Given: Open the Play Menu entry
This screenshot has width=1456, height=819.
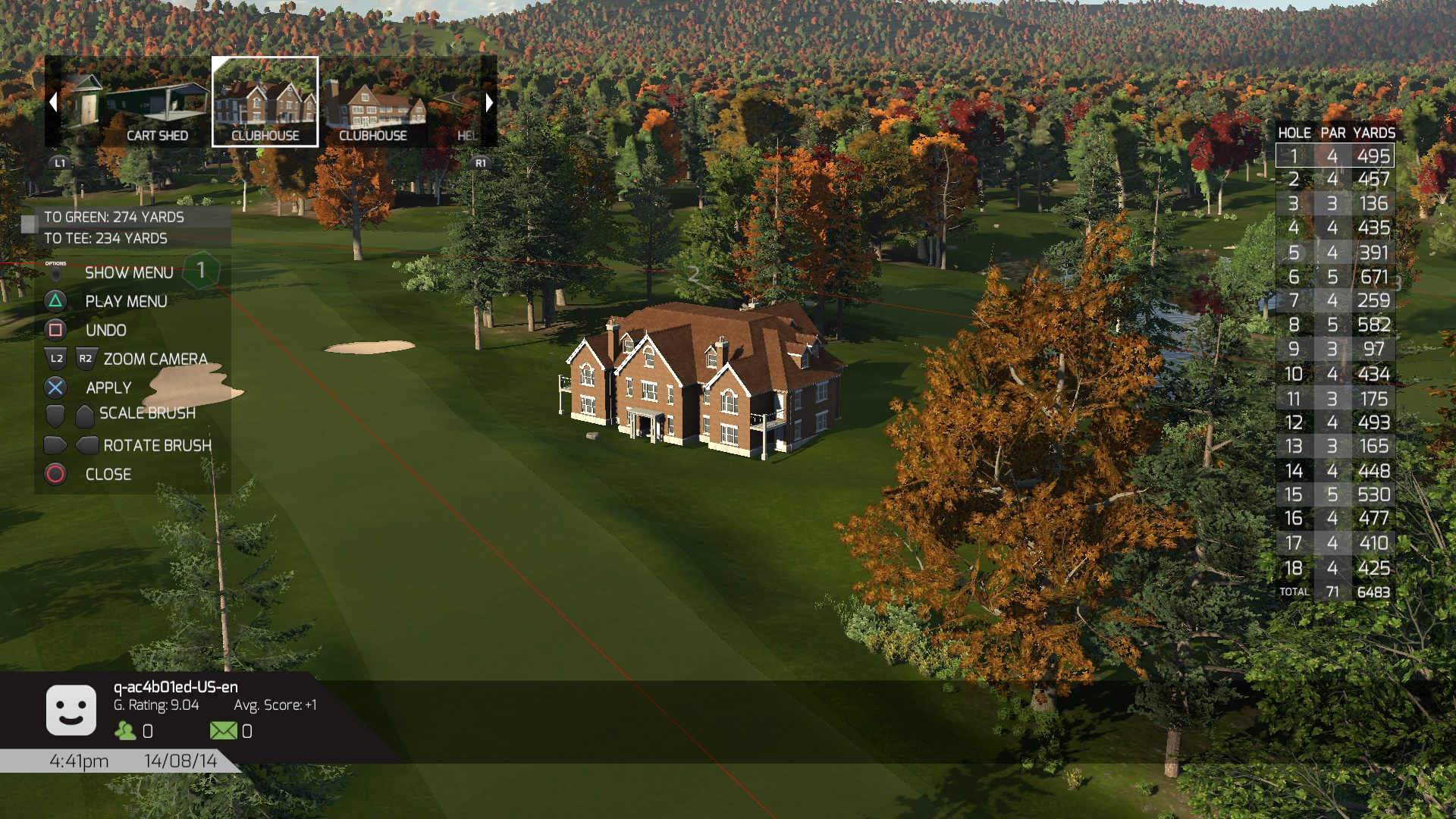Looking at the screenshot, I should [x=126, y=301].
